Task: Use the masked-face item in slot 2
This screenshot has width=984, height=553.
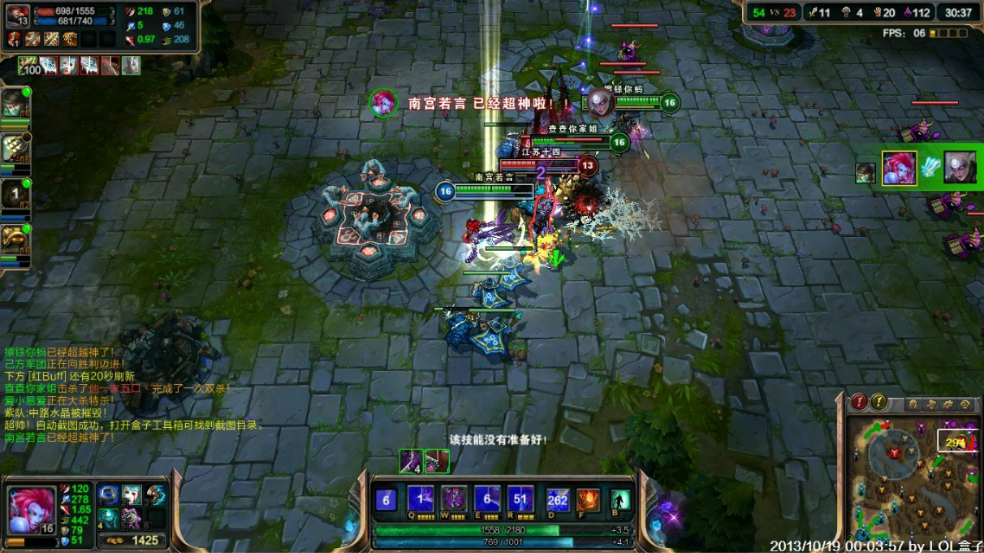Action: 132,495
